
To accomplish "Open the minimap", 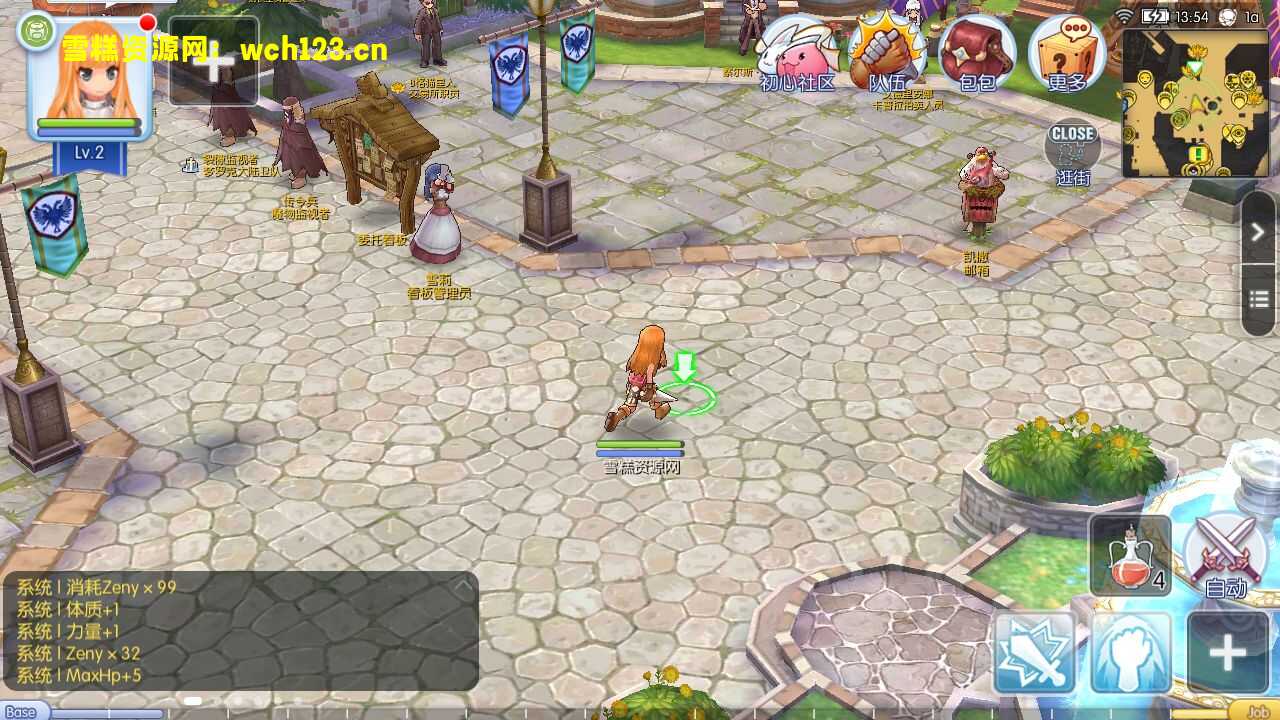I will [1196, 103].
